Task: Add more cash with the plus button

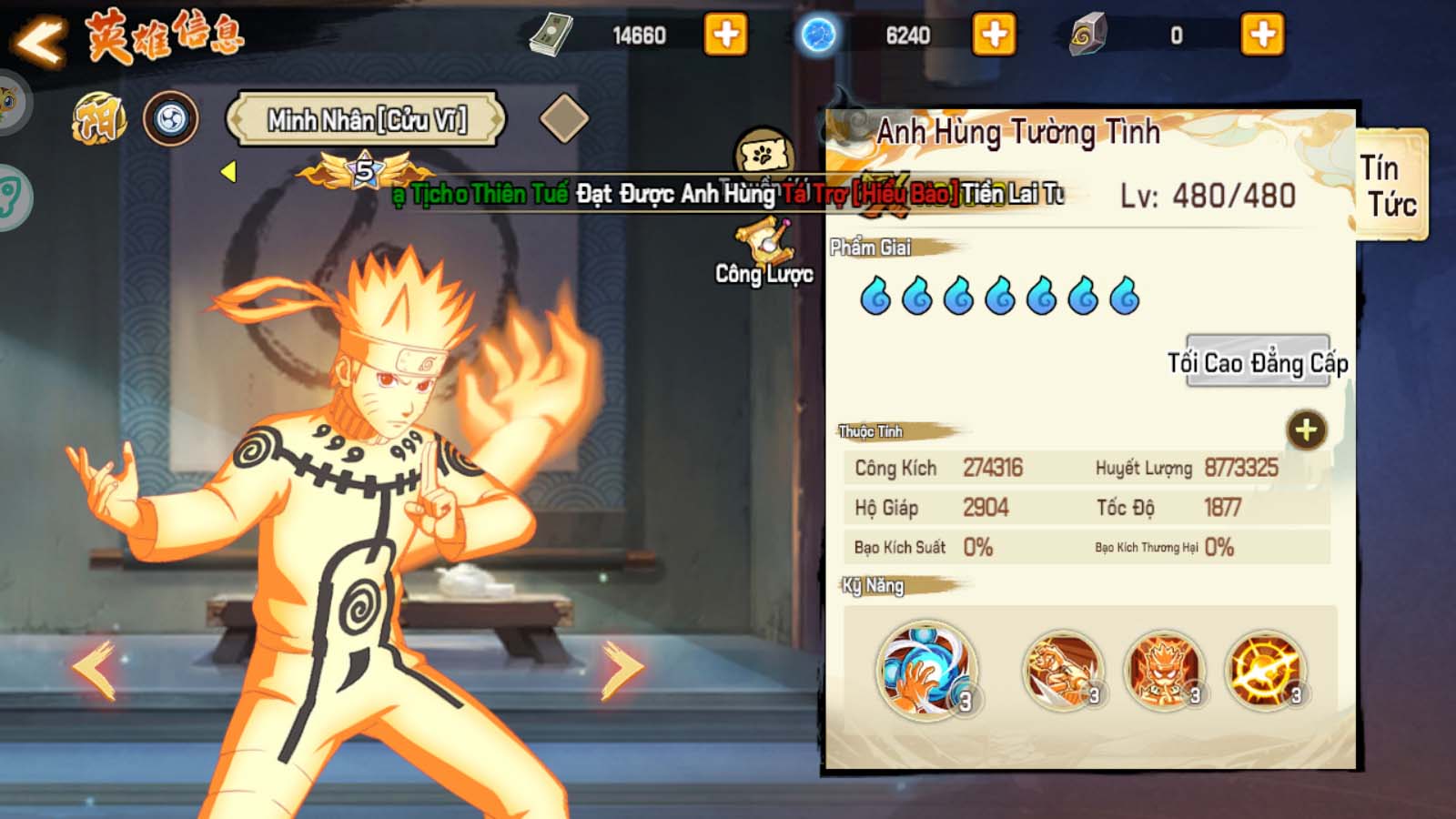Action: (725, 35)
